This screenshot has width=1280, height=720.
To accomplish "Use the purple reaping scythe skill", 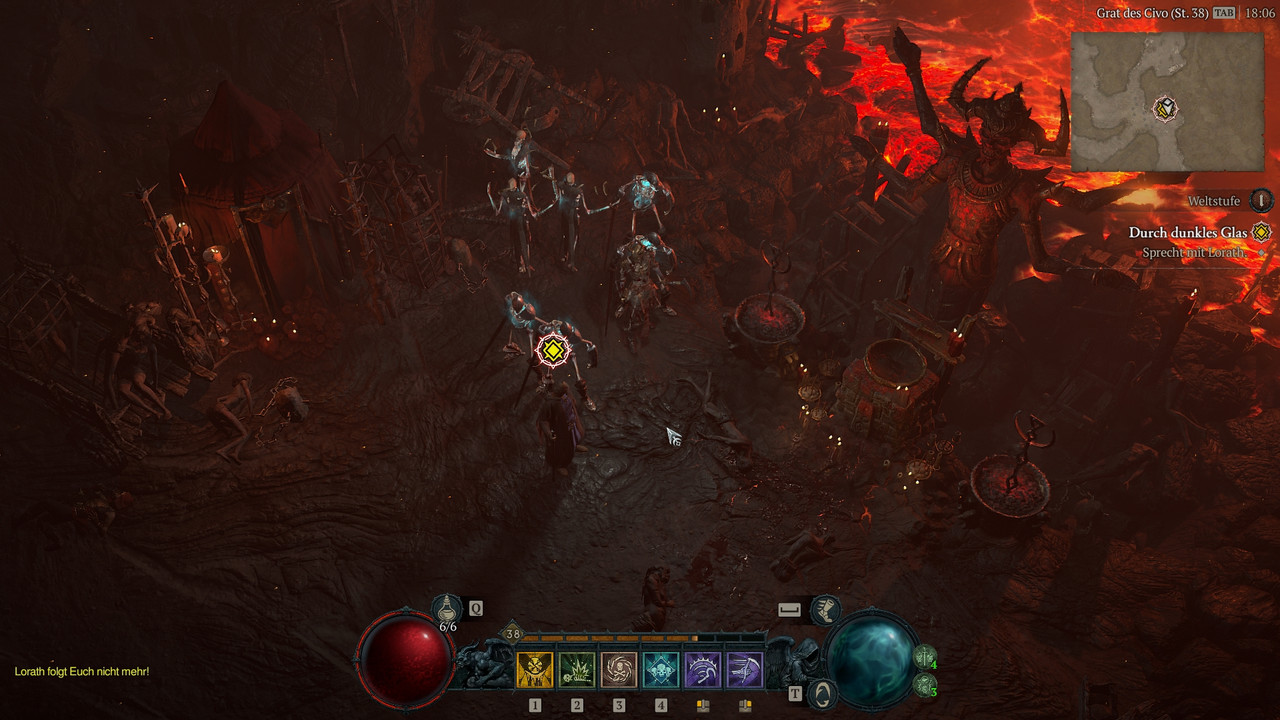I will point(703,670).
